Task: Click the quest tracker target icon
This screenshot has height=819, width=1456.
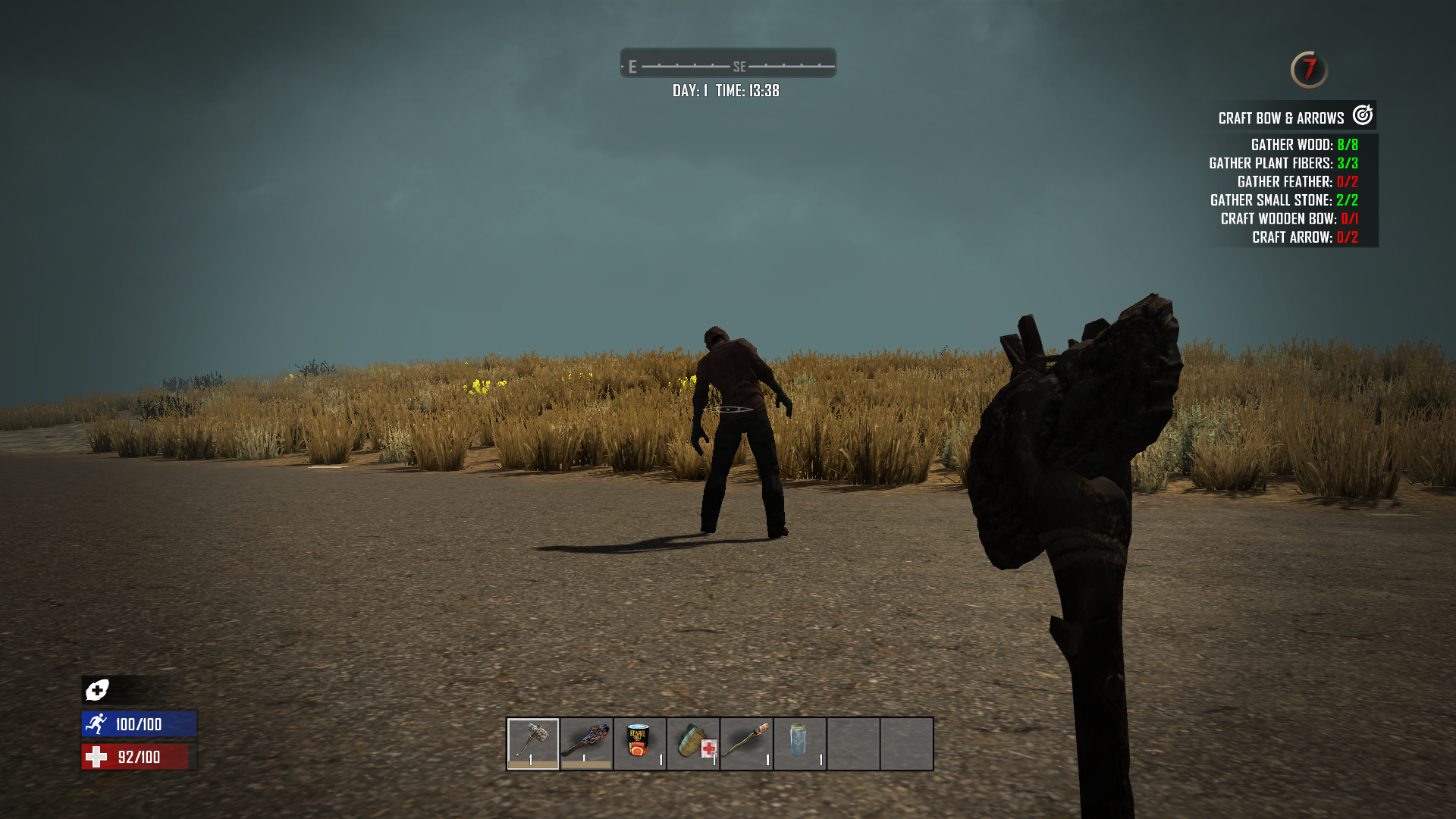Action: pos(1362,116)
